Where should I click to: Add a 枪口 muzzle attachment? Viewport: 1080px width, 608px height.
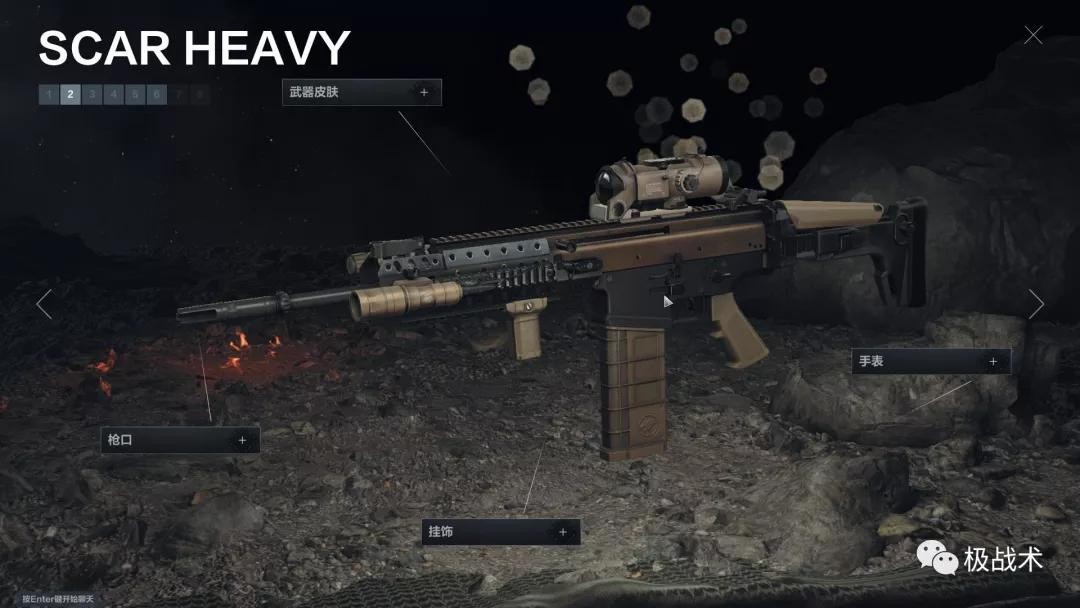(180, 440)
